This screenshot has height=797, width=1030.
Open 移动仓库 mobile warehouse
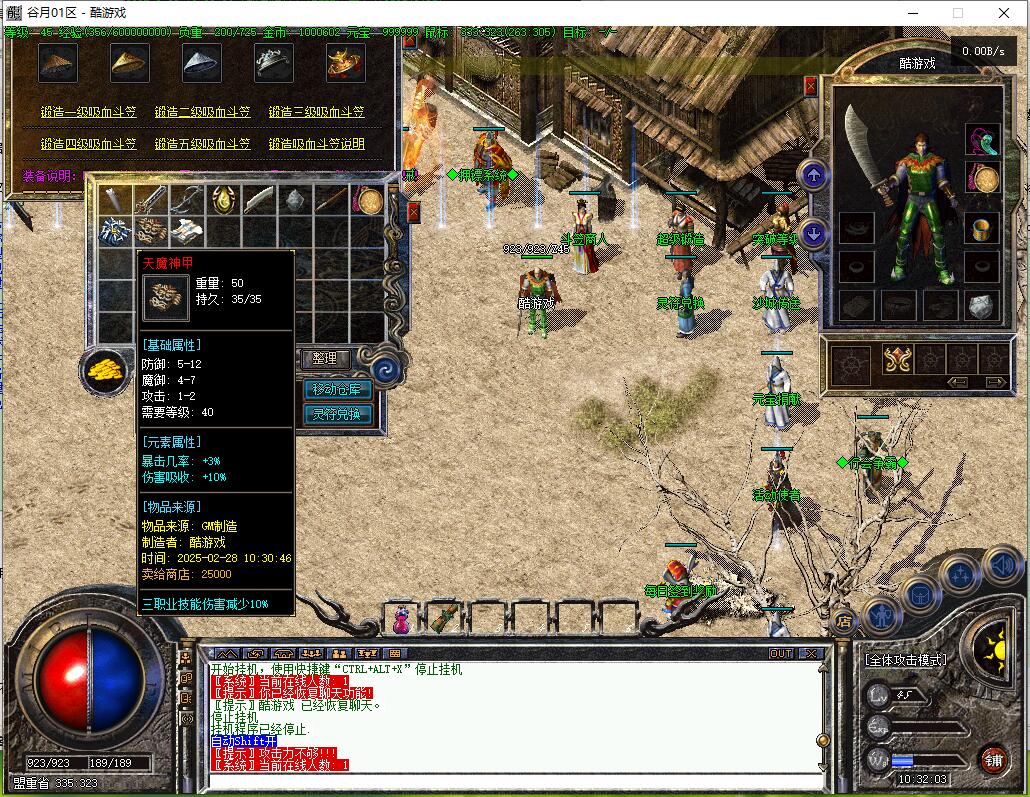(337, 389)
